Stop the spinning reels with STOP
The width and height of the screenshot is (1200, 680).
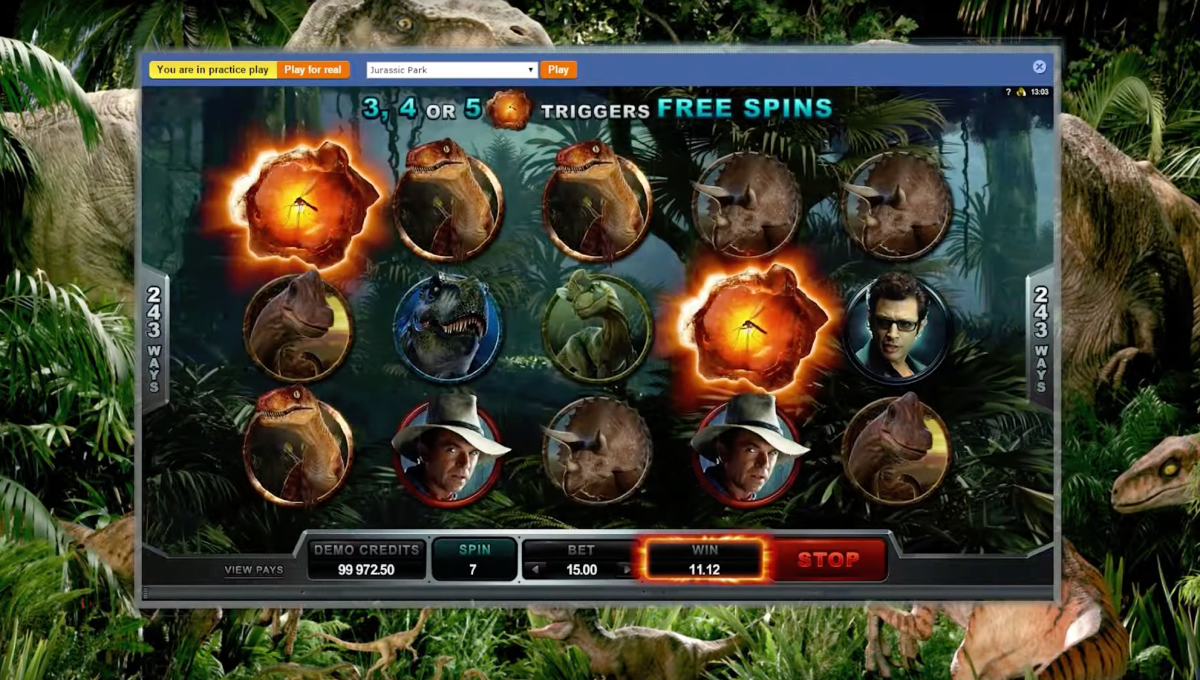[828, 560]
